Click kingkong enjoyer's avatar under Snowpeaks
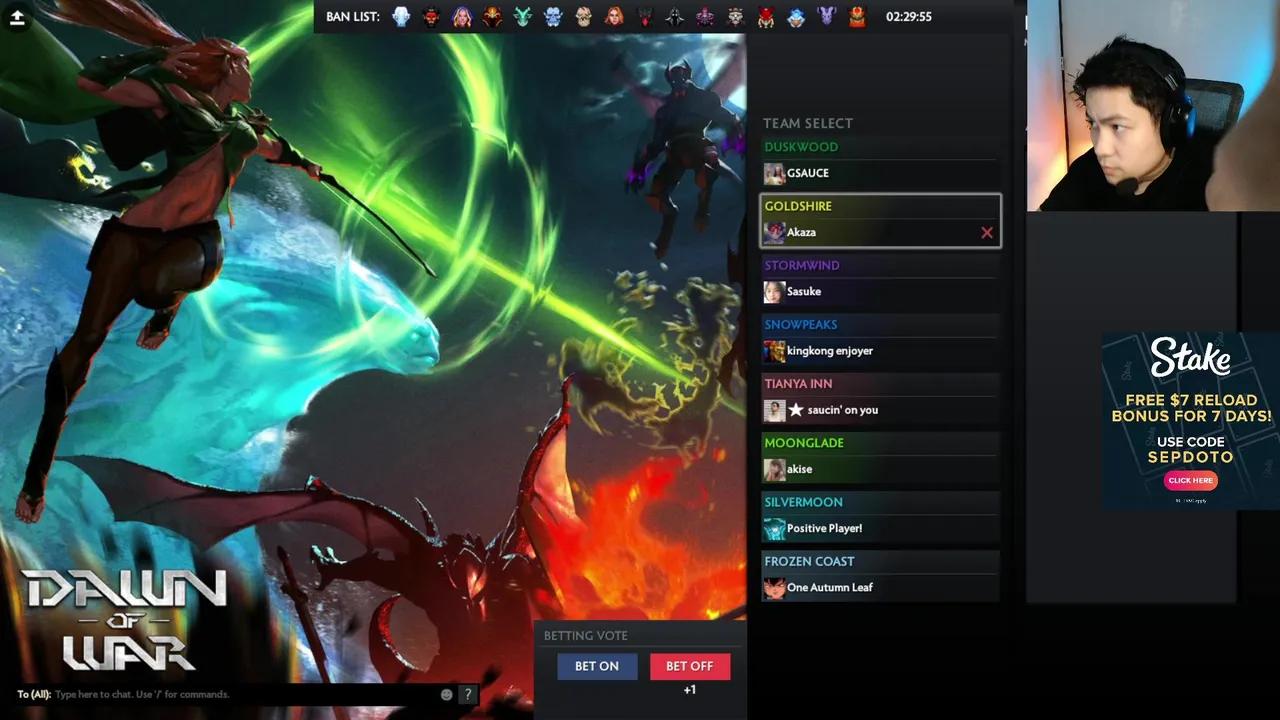This screenshot has width=1280, height=720. pyautogui.click(x=774, y=350)
